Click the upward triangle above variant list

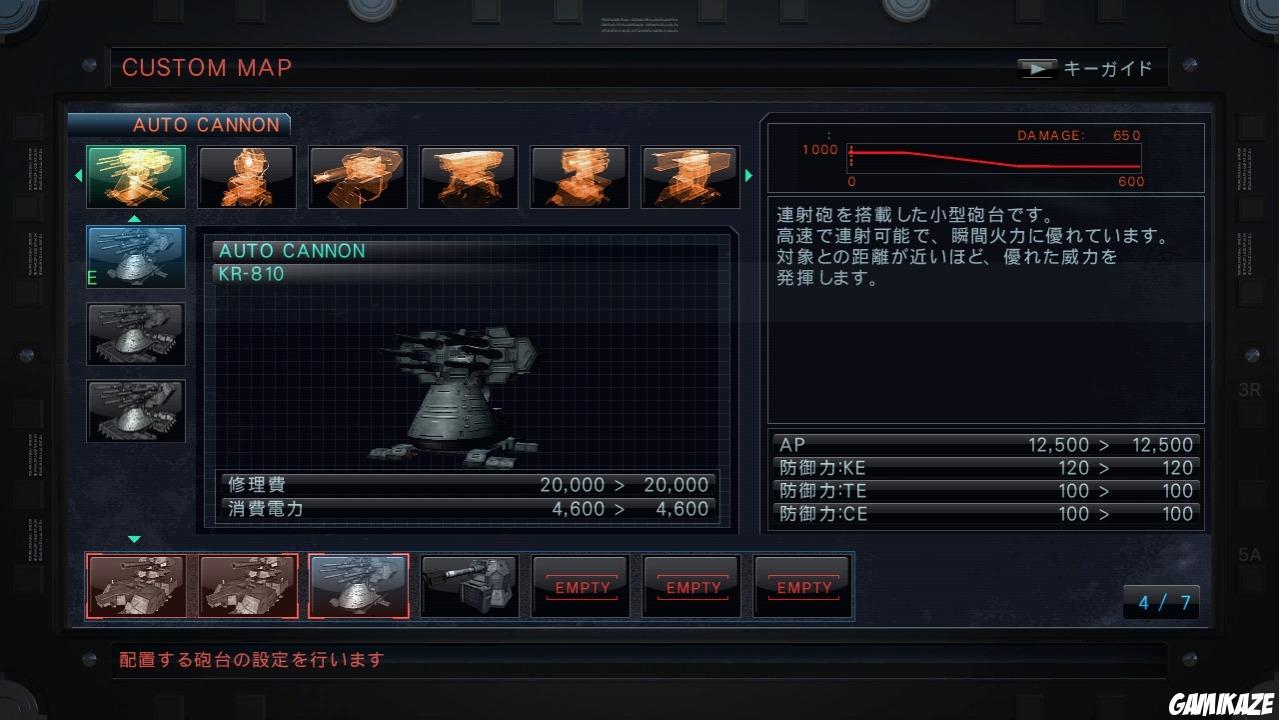click(135, 218)
